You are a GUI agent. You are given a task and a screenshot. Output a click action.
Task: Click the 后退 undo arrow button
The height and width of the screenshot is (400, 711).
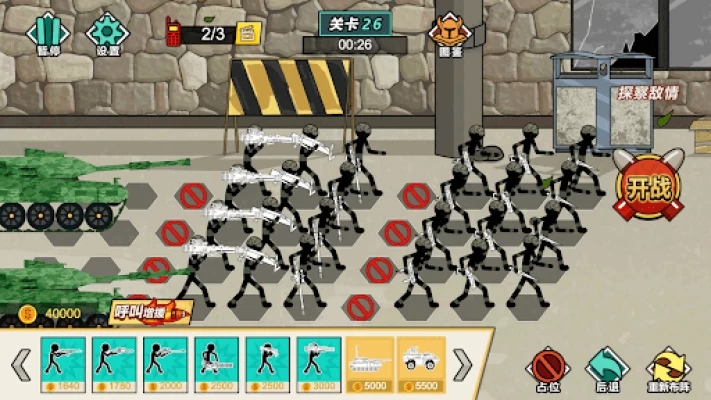point(603,366)
